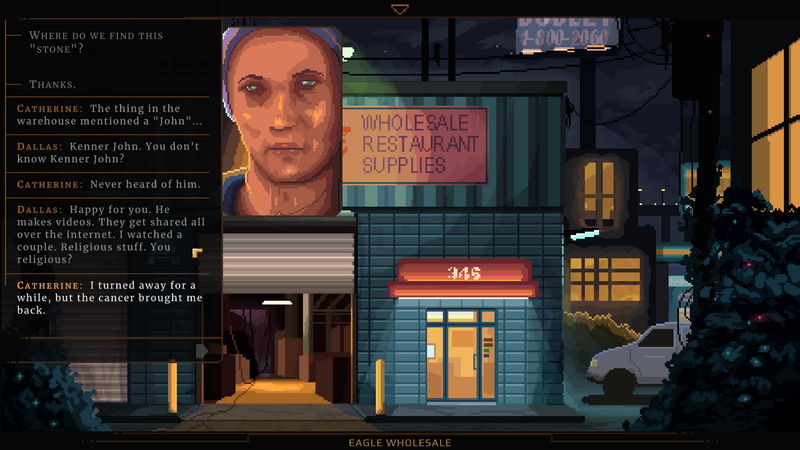The image size is (800, 450).
Task: Open the top dropdown menu triangle
Action: point(400,9)
